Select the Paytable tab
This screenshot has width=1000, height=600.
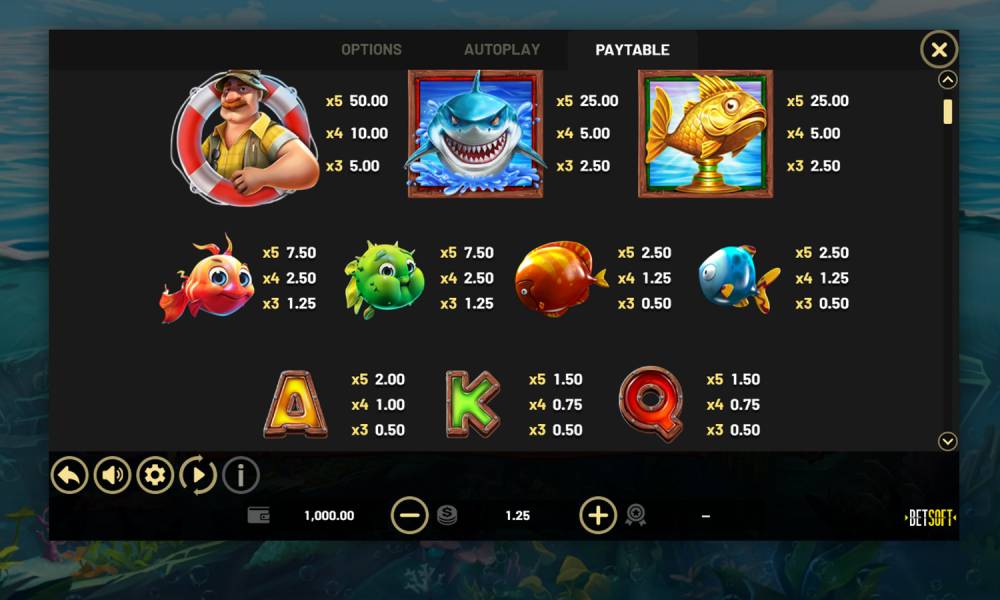coord(632,50)
